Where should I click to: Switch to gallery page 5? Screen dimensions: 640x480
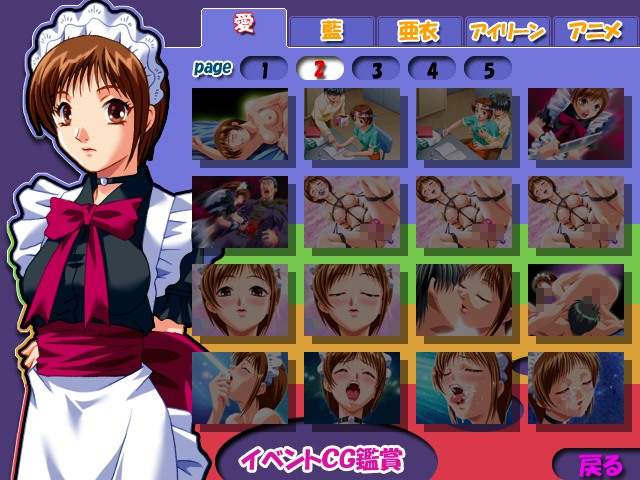489,69
